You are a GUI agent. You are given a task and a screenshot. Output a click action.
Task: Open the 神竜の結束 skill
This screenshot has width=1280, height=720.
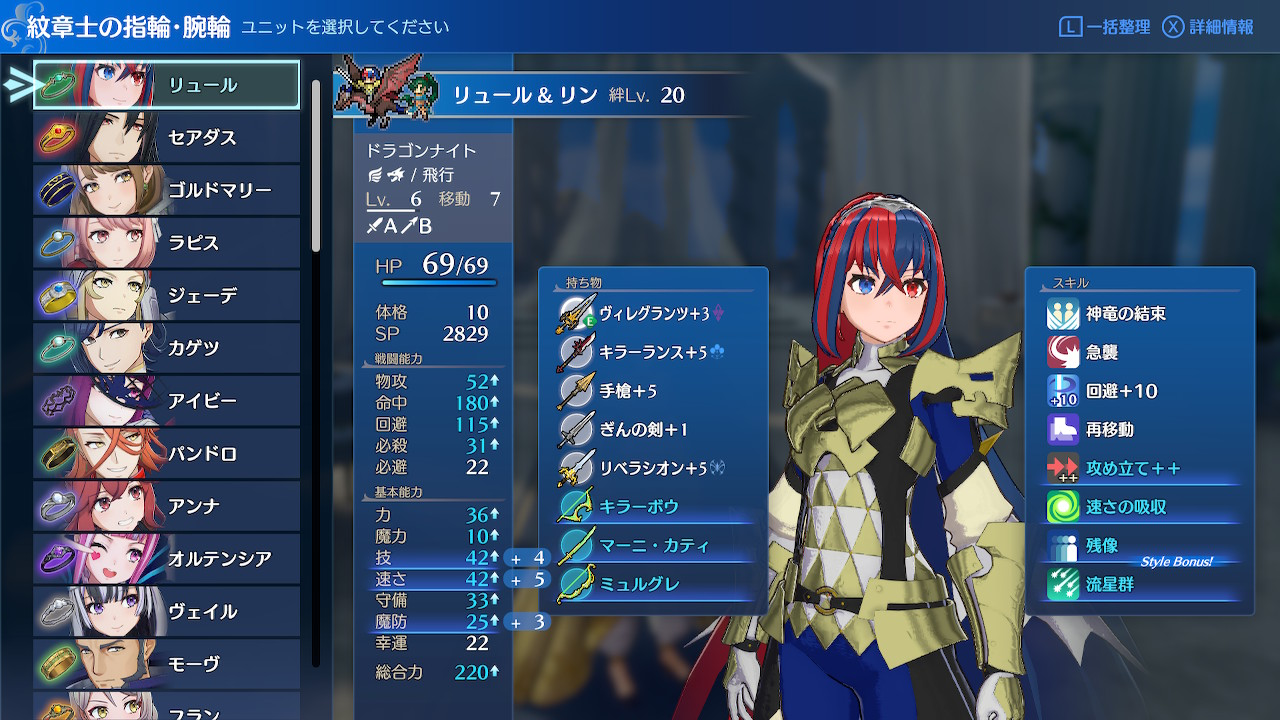(1125, 314)
